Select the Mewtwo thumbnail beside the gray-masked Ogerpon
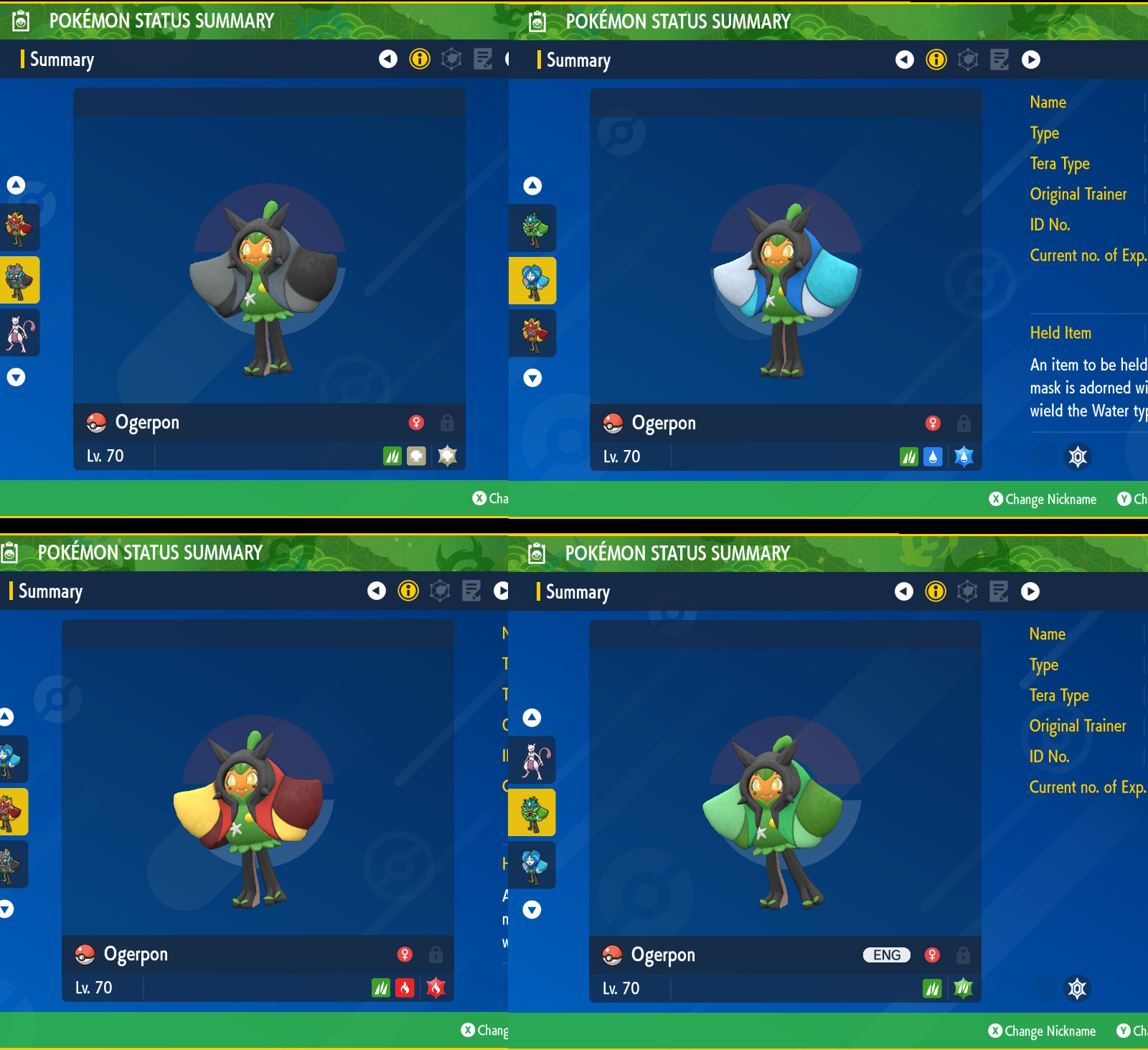 (19, 333)
